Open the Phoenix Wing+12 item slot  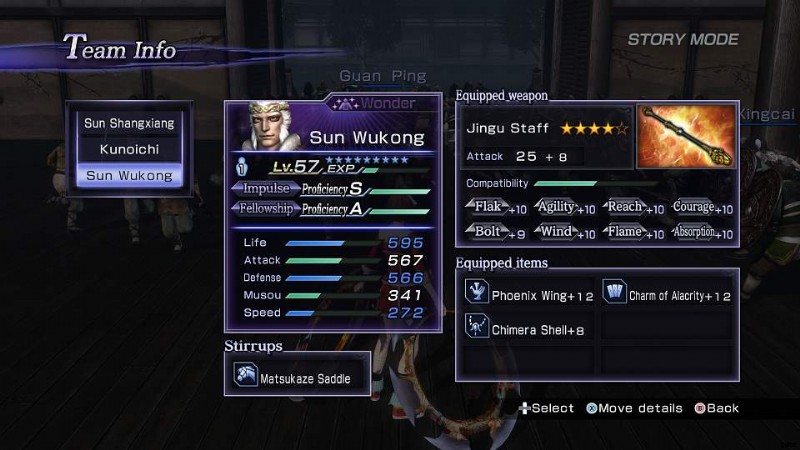coord(531,295)
